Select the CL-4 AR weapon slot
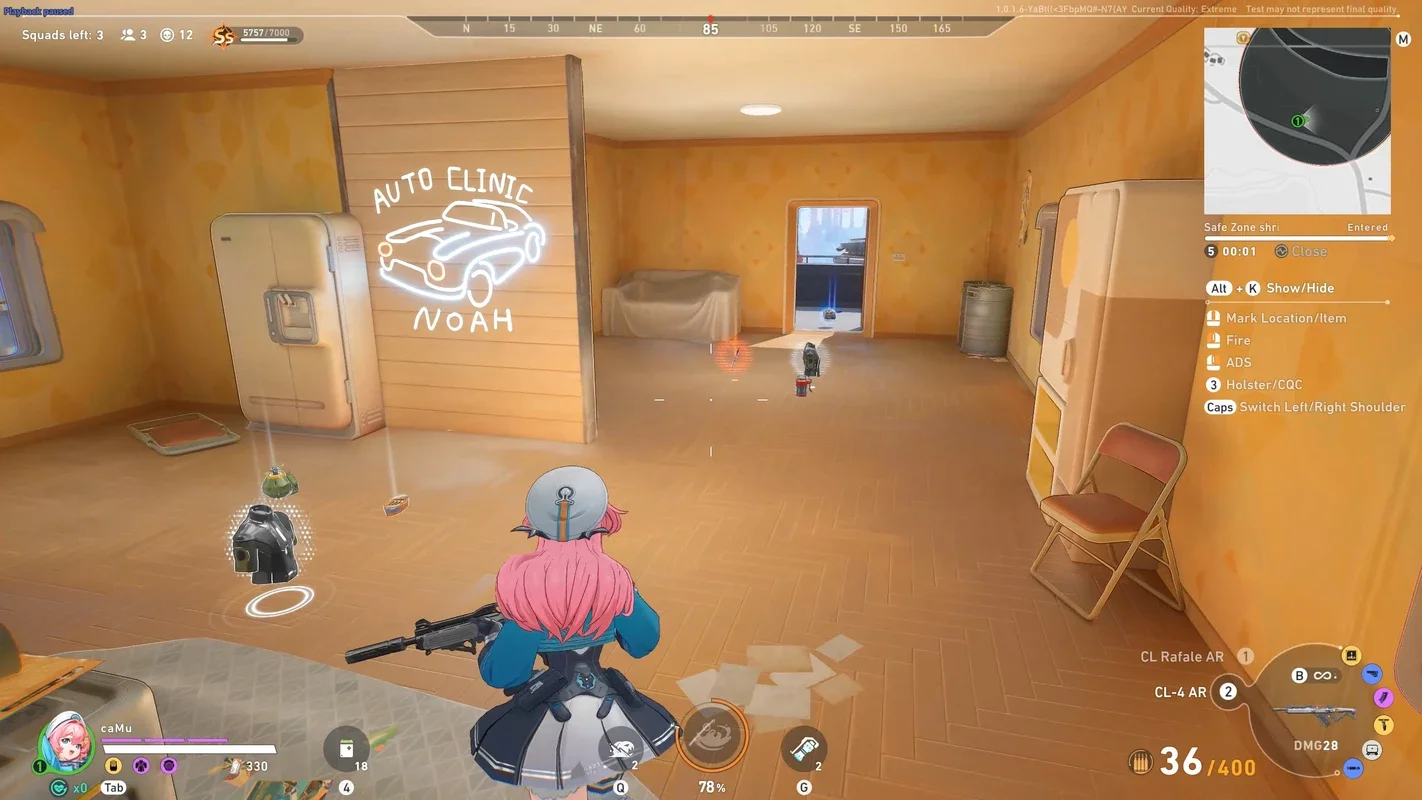The width and height of the screenshot is (1422, 800). click(x=1181, y=692)
